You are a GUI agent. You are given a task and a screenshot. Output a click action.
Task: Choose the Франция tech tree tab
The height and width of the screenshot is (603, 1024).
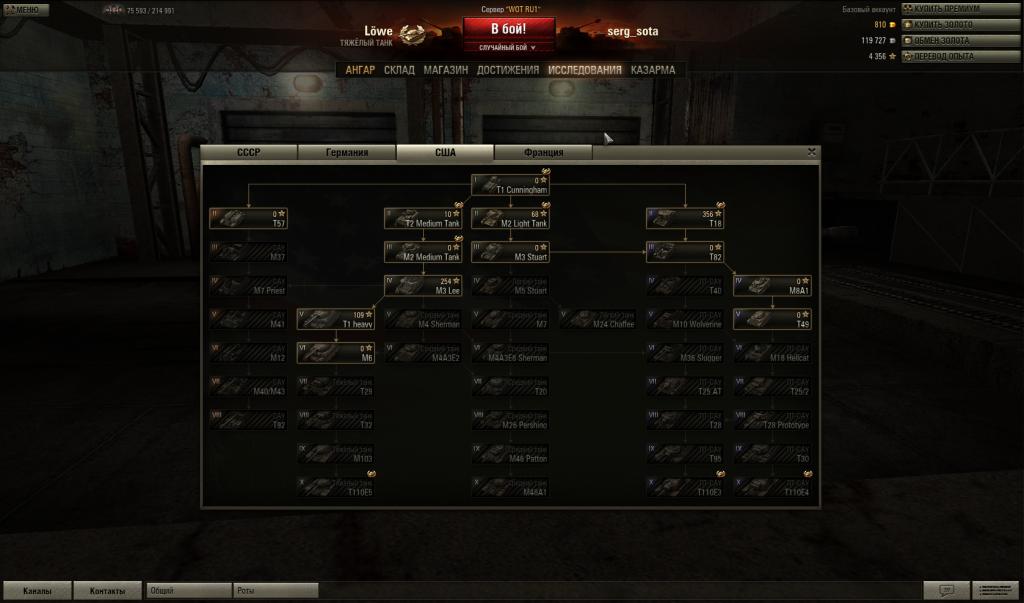click(543, 153)
